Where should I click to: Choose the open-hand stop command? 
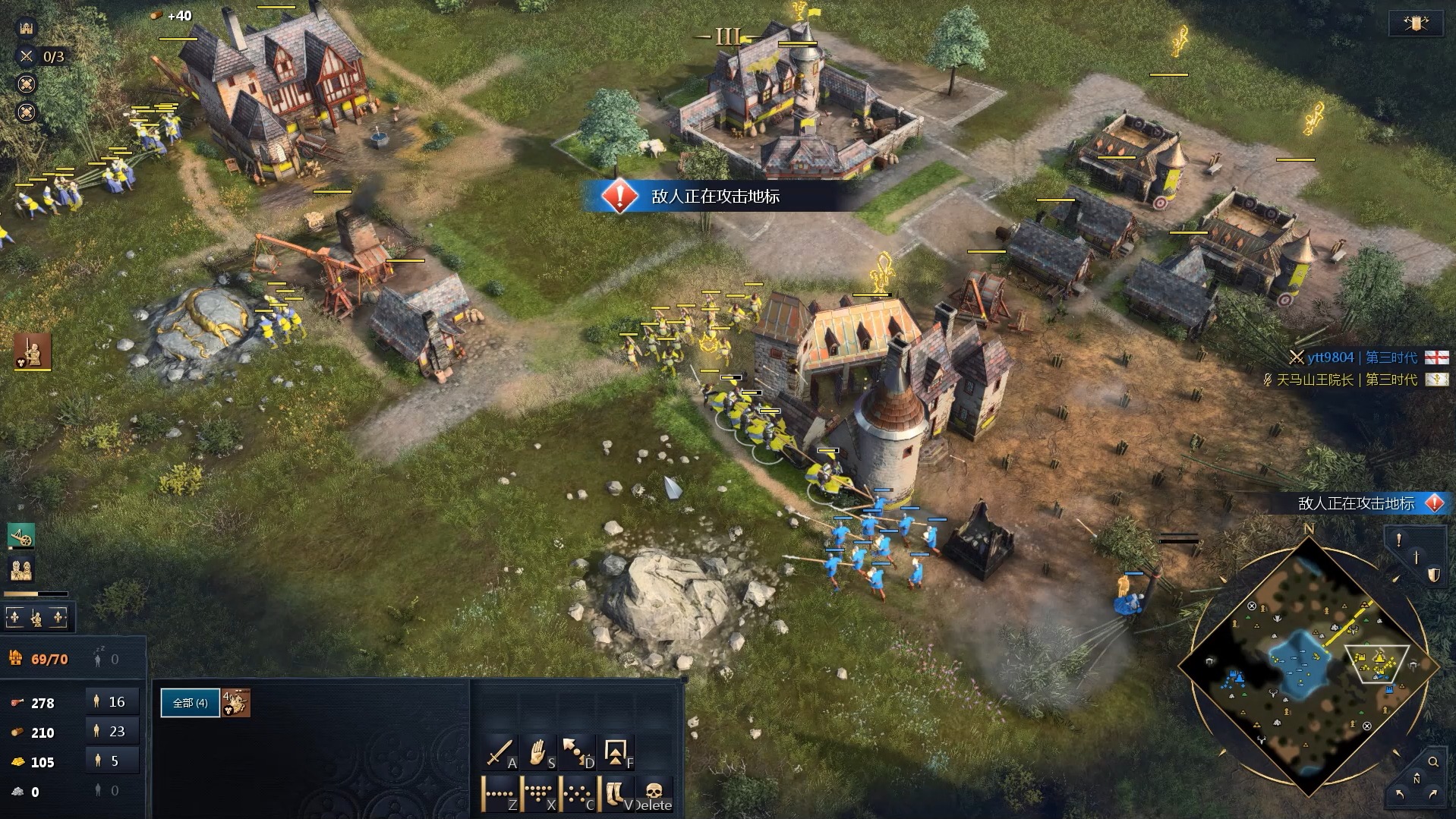[539, 753]
